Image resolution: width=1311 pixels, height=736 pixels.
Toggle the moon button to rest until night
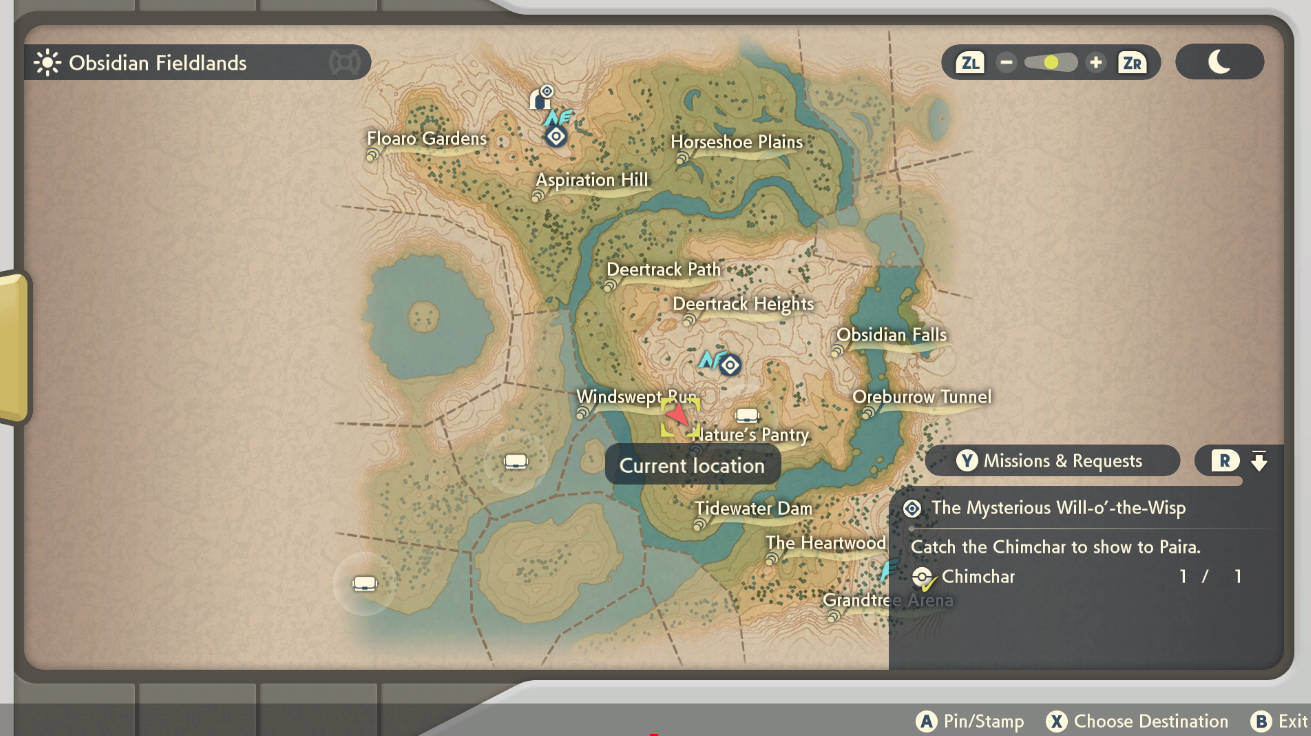pos(1219,61)
